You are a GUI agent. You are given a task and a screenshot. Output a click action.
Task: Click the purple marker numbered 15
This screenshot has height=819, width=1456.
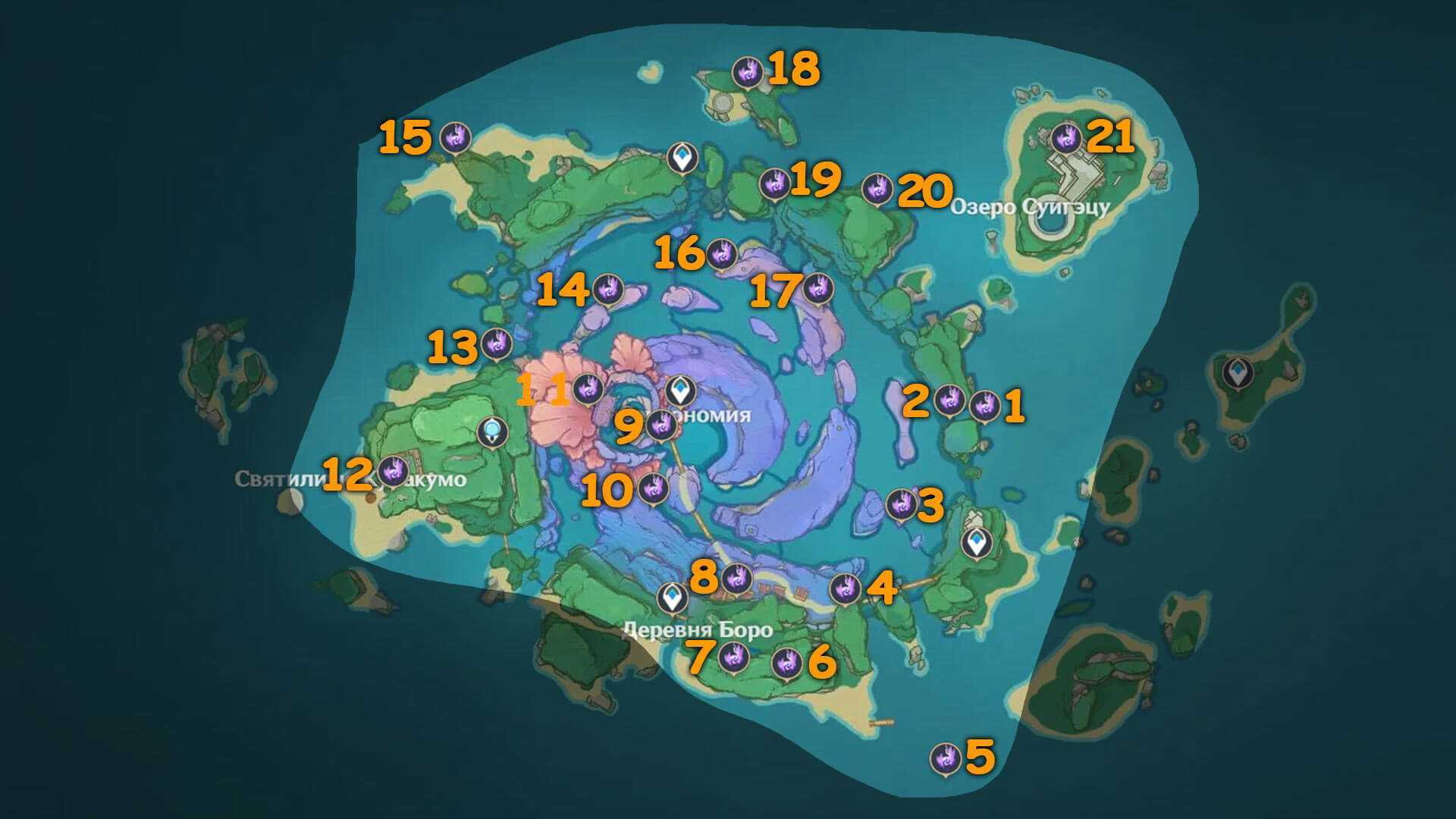(456, 137)
